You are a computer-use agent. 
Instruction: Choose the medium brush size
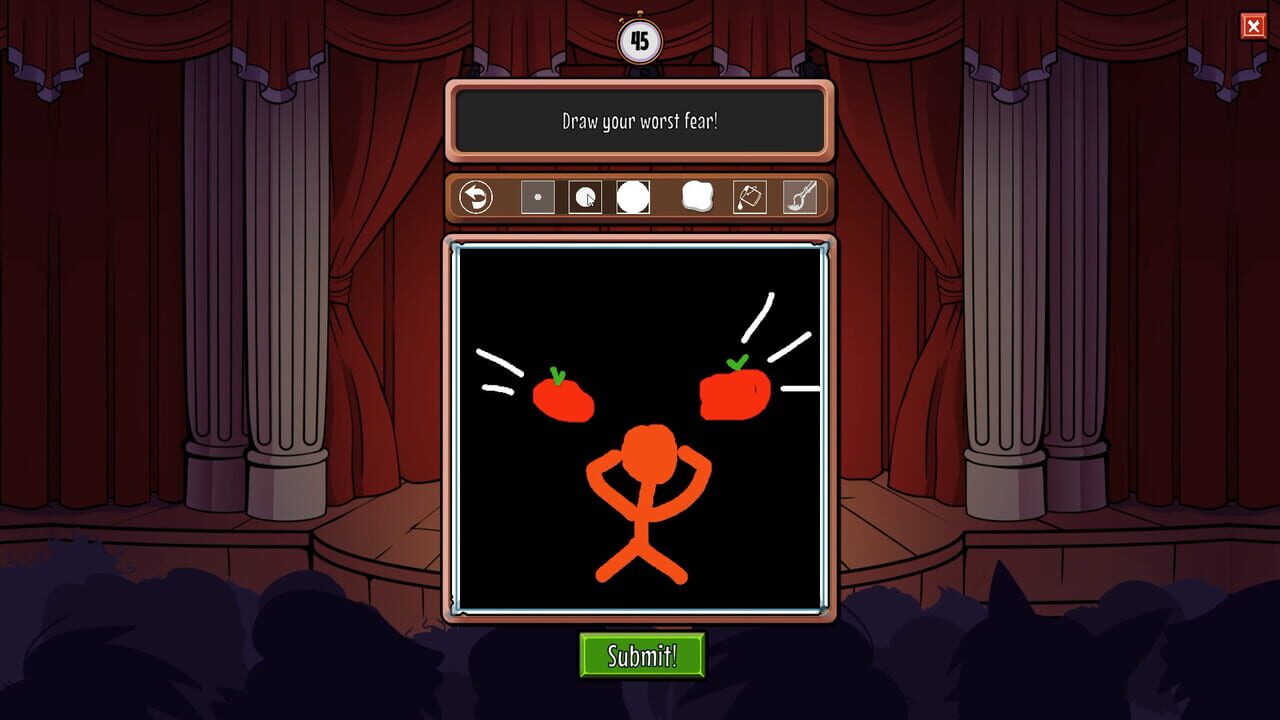(x=583, y=198)
